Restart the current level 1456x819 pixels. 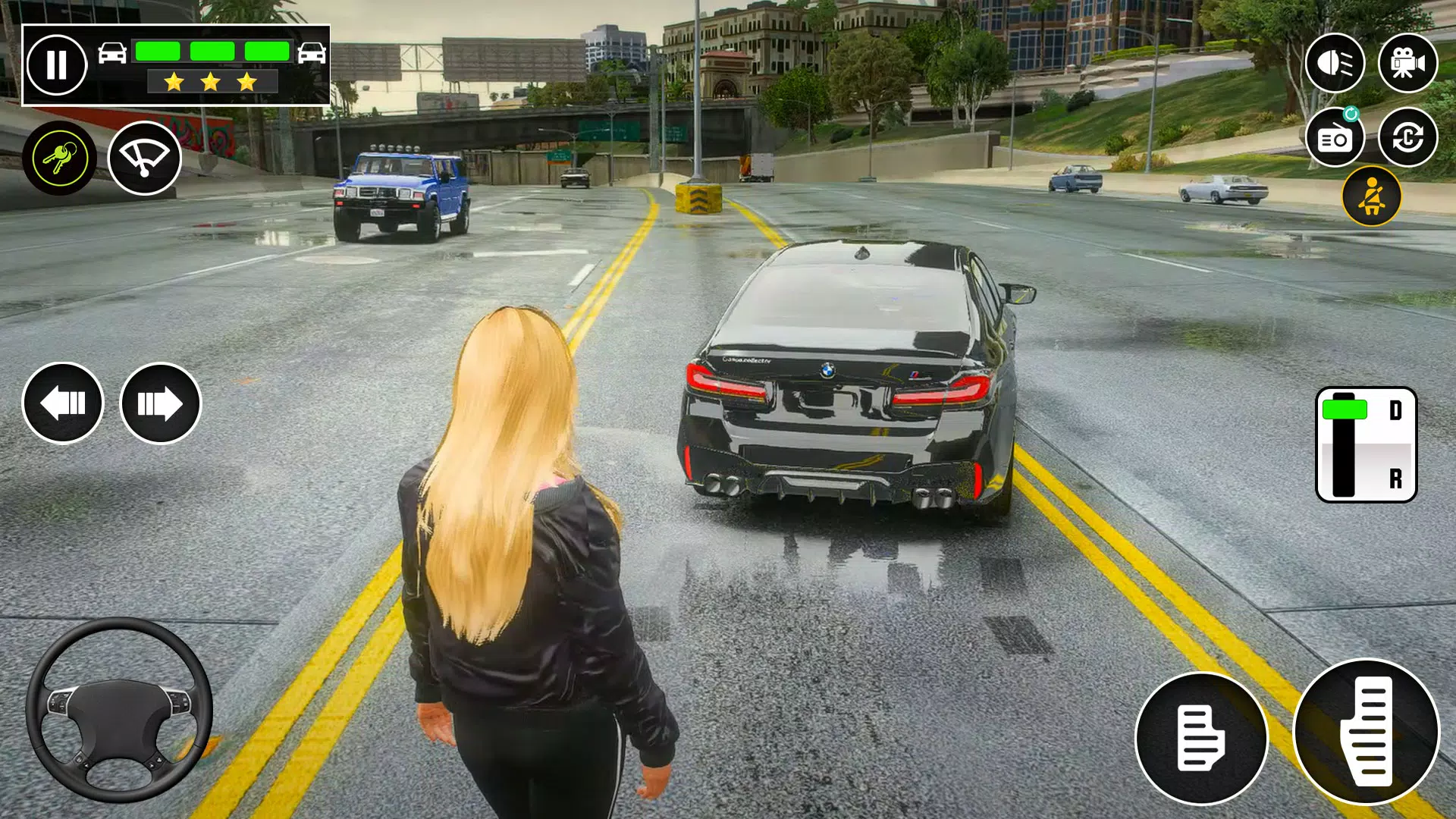(x=1409, y=138)
